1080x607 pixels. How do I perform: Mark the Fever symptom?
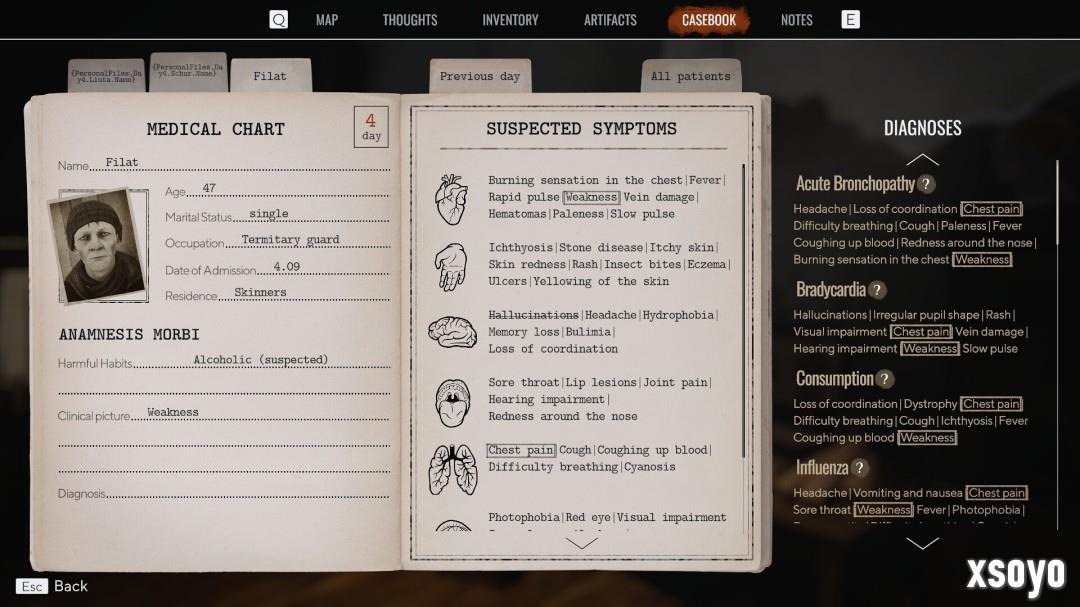pos(704,180)
